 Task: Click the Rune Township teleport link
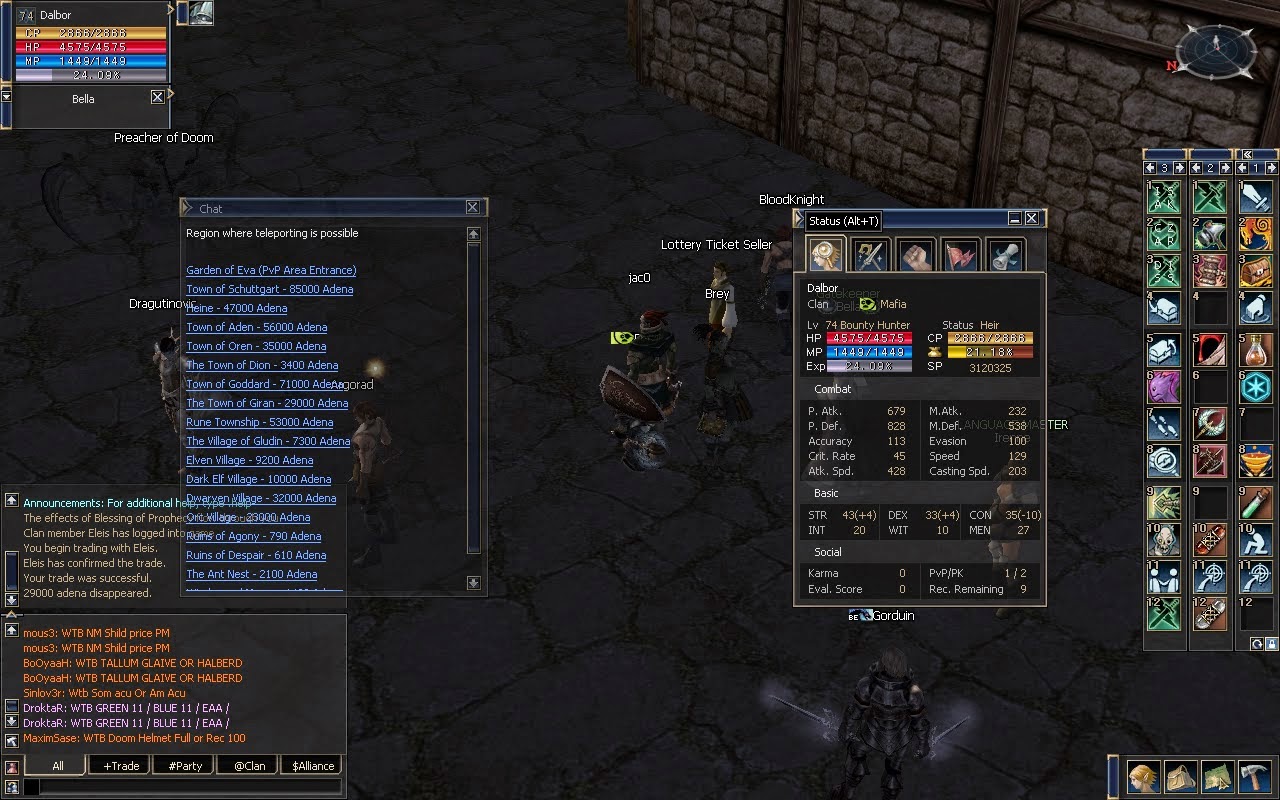[259, 422]
